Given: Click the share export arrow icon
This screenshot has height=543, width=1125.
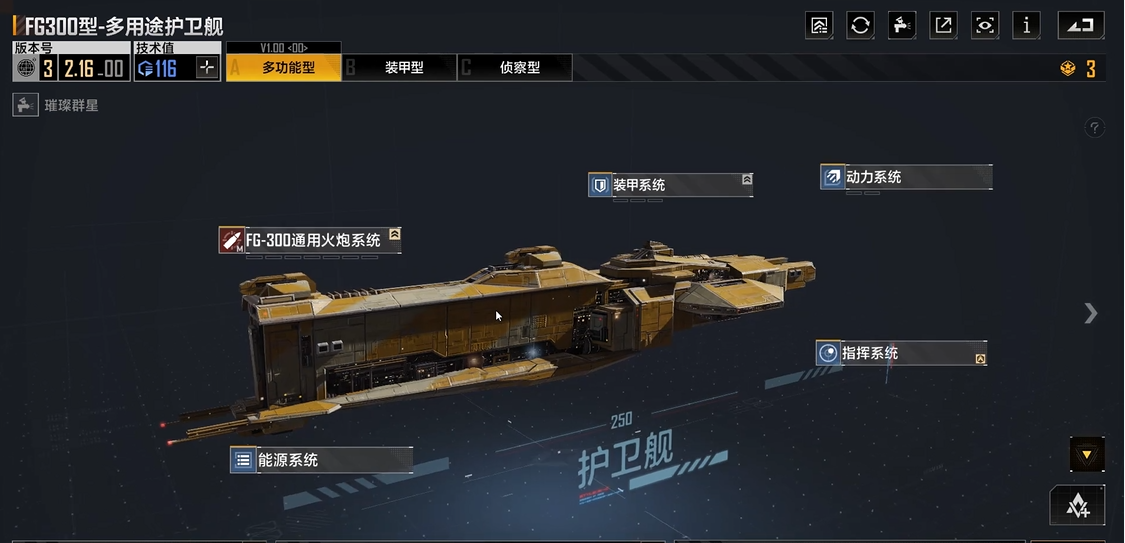Looking at the screenshot, I should point(943,25).
